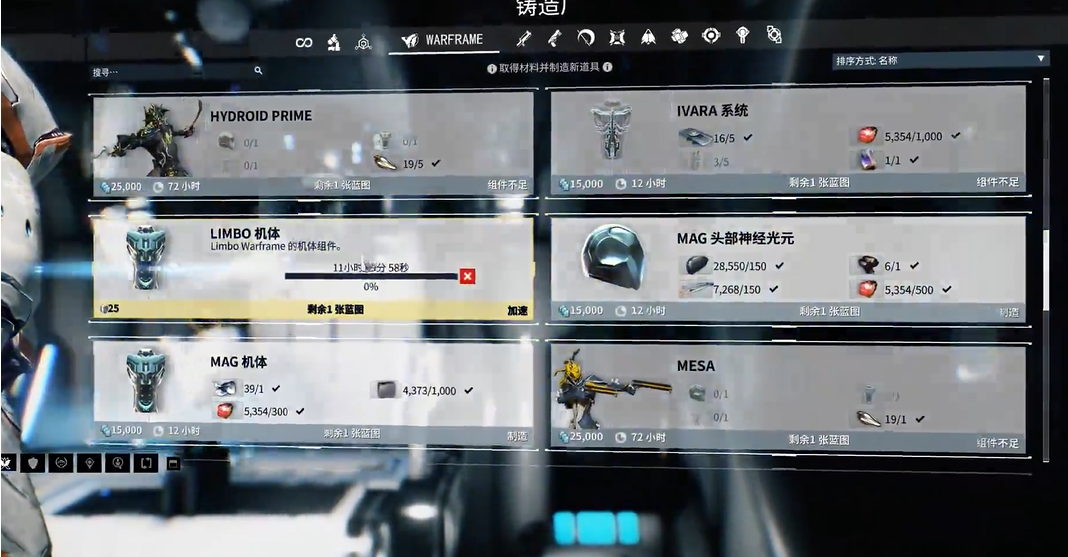Select the MESA blueprint entry
Viewport: 1068px width, 557px height.
click(786, 397)
